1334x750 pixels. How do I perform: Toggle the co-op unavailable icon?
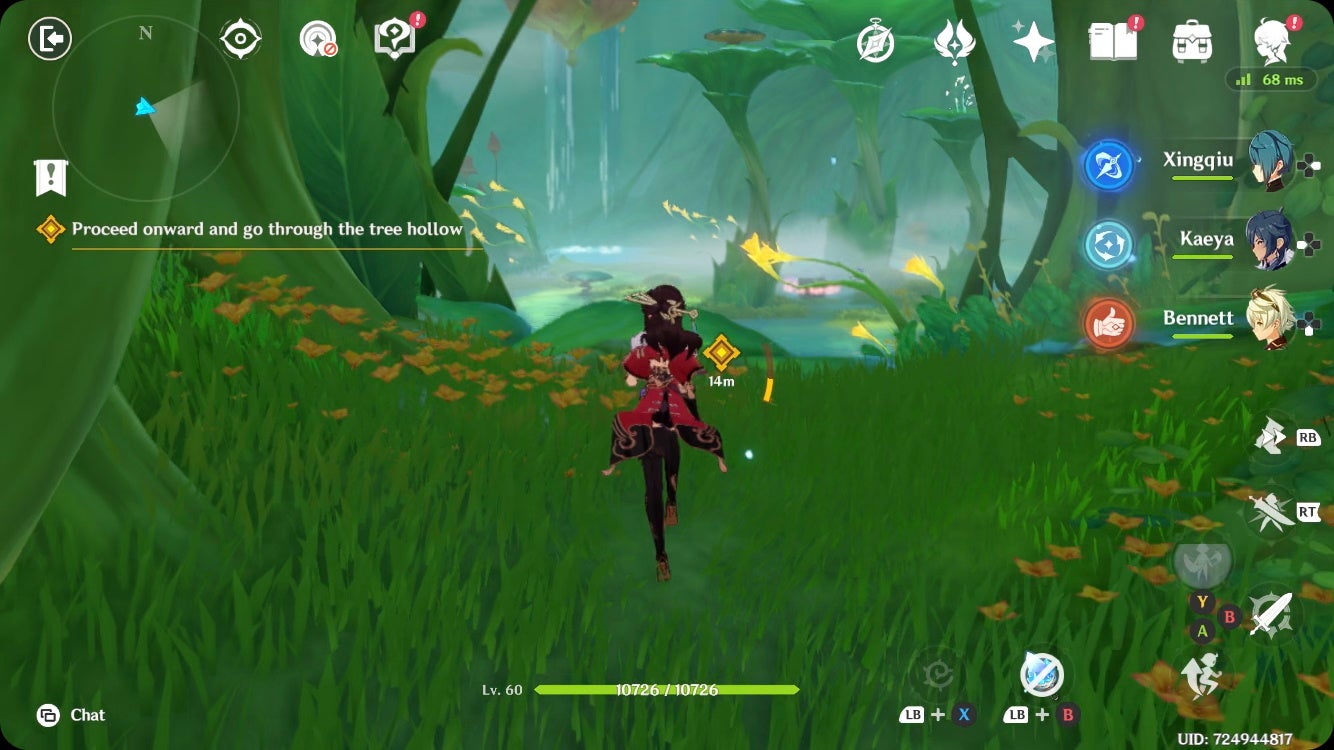click(318, 36)
